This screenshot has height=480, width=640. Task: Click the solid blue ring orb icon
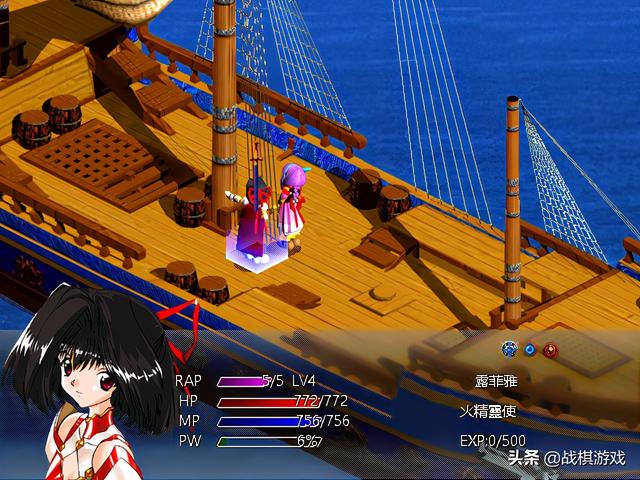(529, 350)
